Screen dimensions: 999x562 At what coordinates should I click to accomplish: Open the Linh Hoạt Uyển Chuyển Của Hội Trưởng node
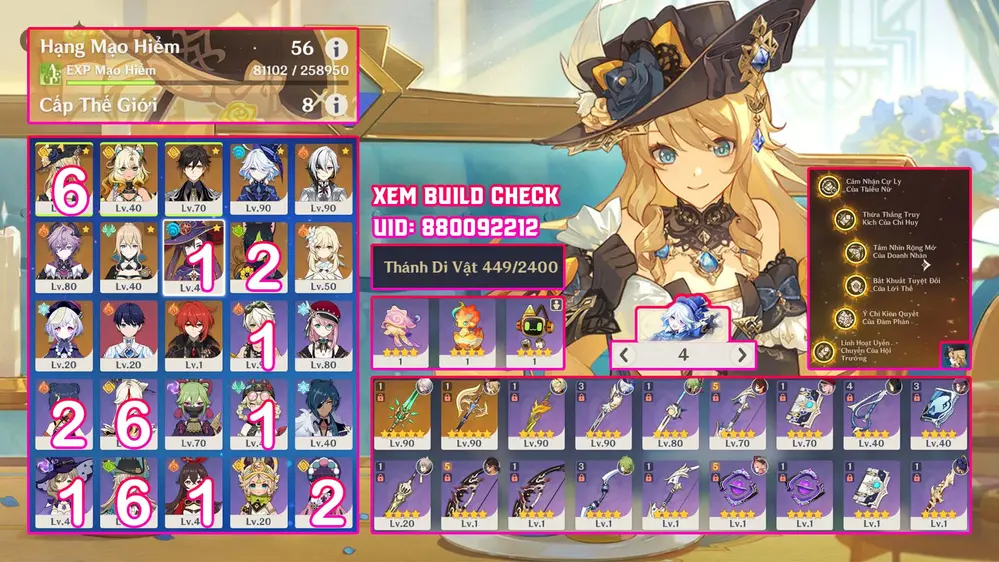[x=828, y=351]
